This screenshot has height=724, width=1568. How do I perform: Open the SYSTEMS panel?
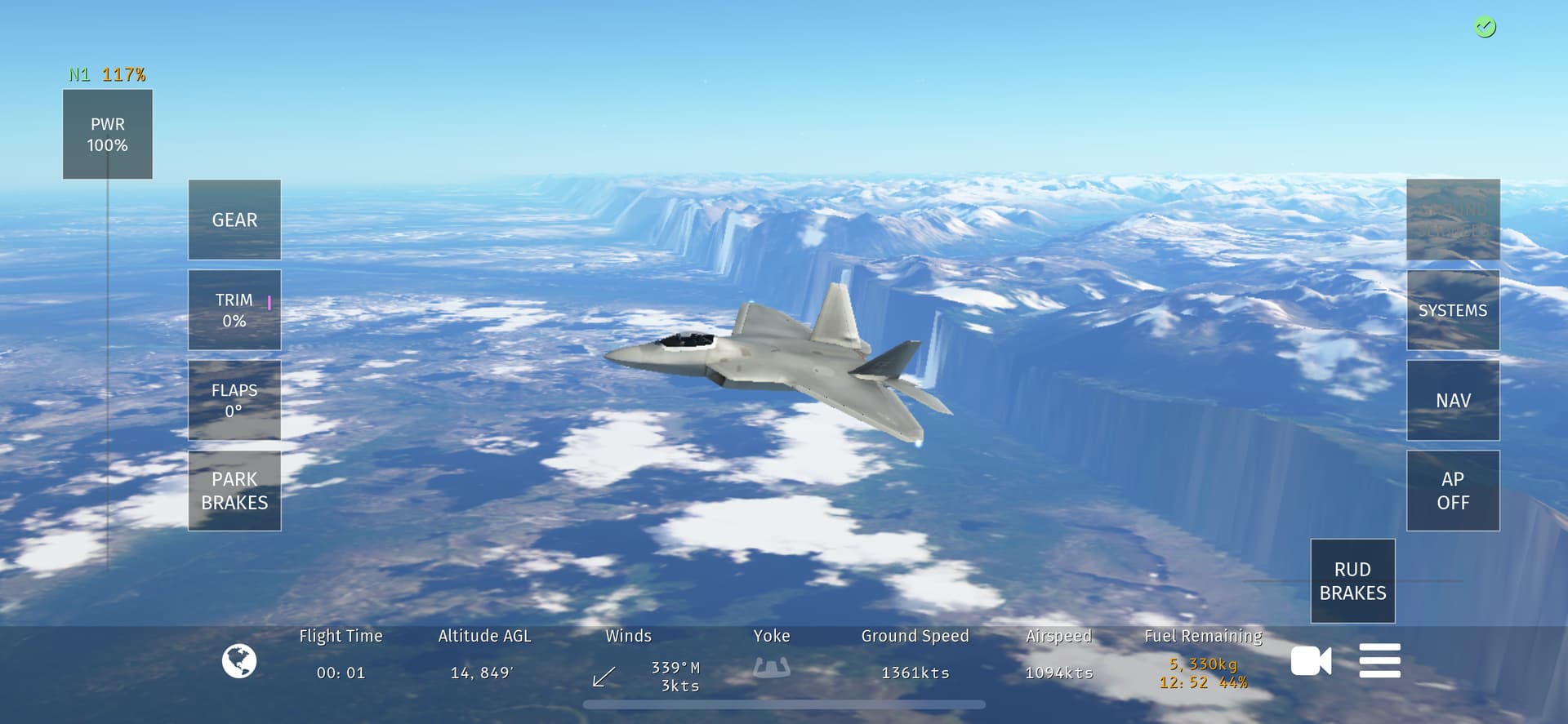tap(1453, 310)
